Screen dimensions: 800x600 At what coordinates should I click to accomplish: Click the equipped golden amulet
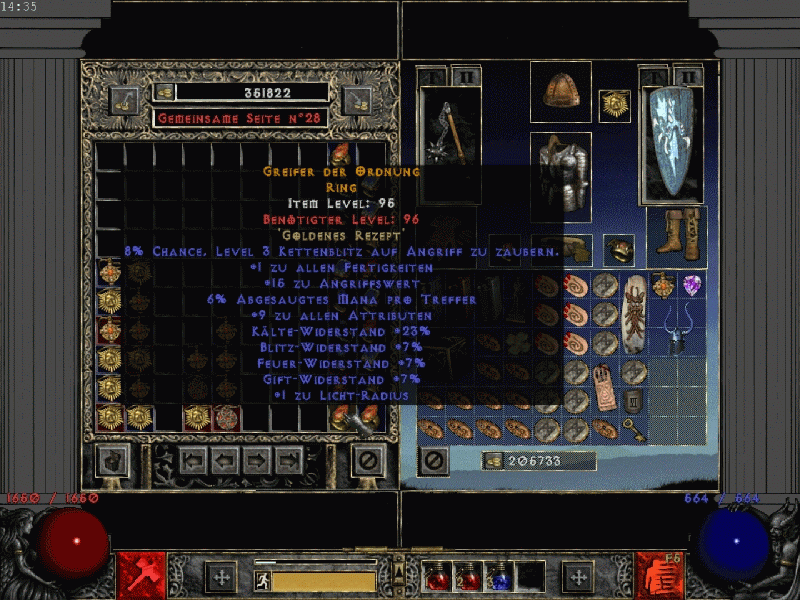click(614, 104)
